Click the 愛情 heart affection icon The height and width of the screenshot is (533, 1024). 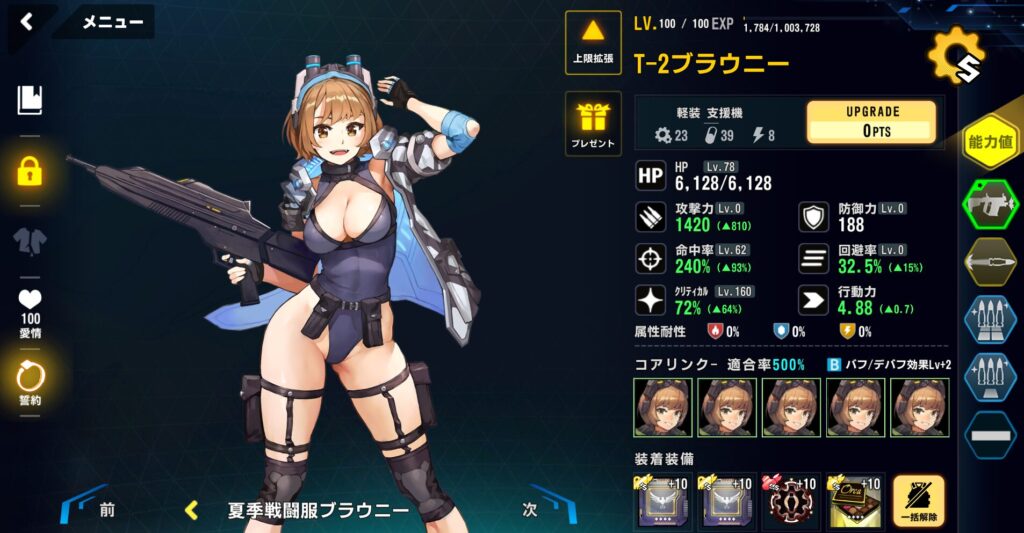coord(29,308)
